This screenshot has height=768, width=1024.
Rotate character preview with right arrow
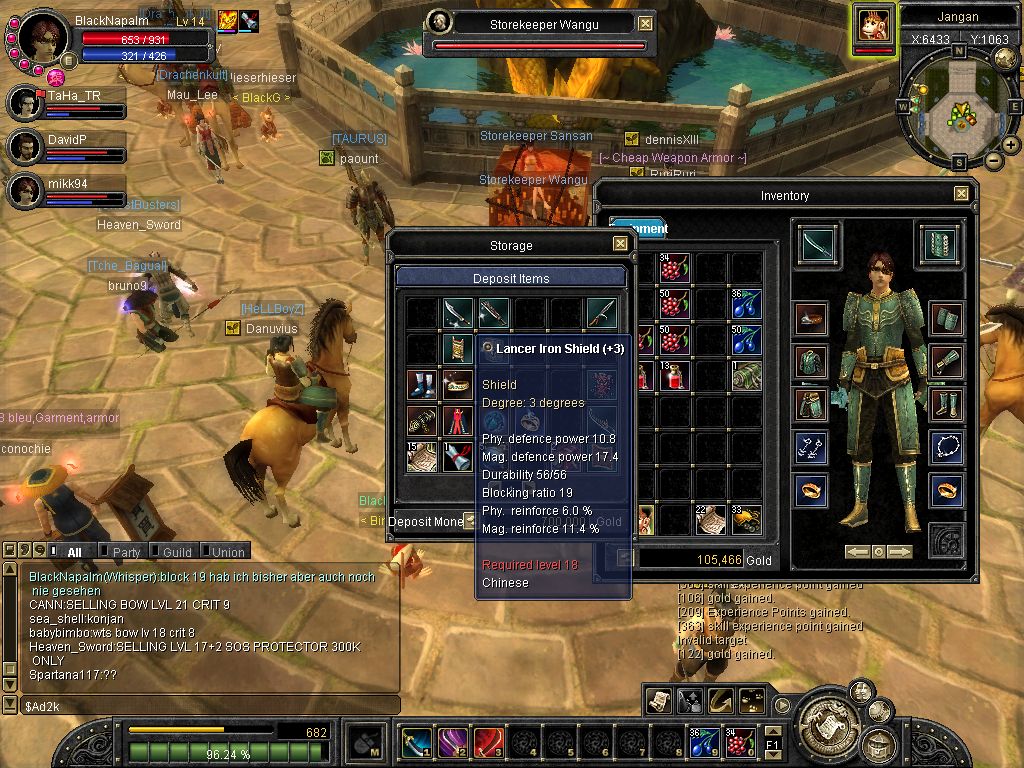point(900,552)
